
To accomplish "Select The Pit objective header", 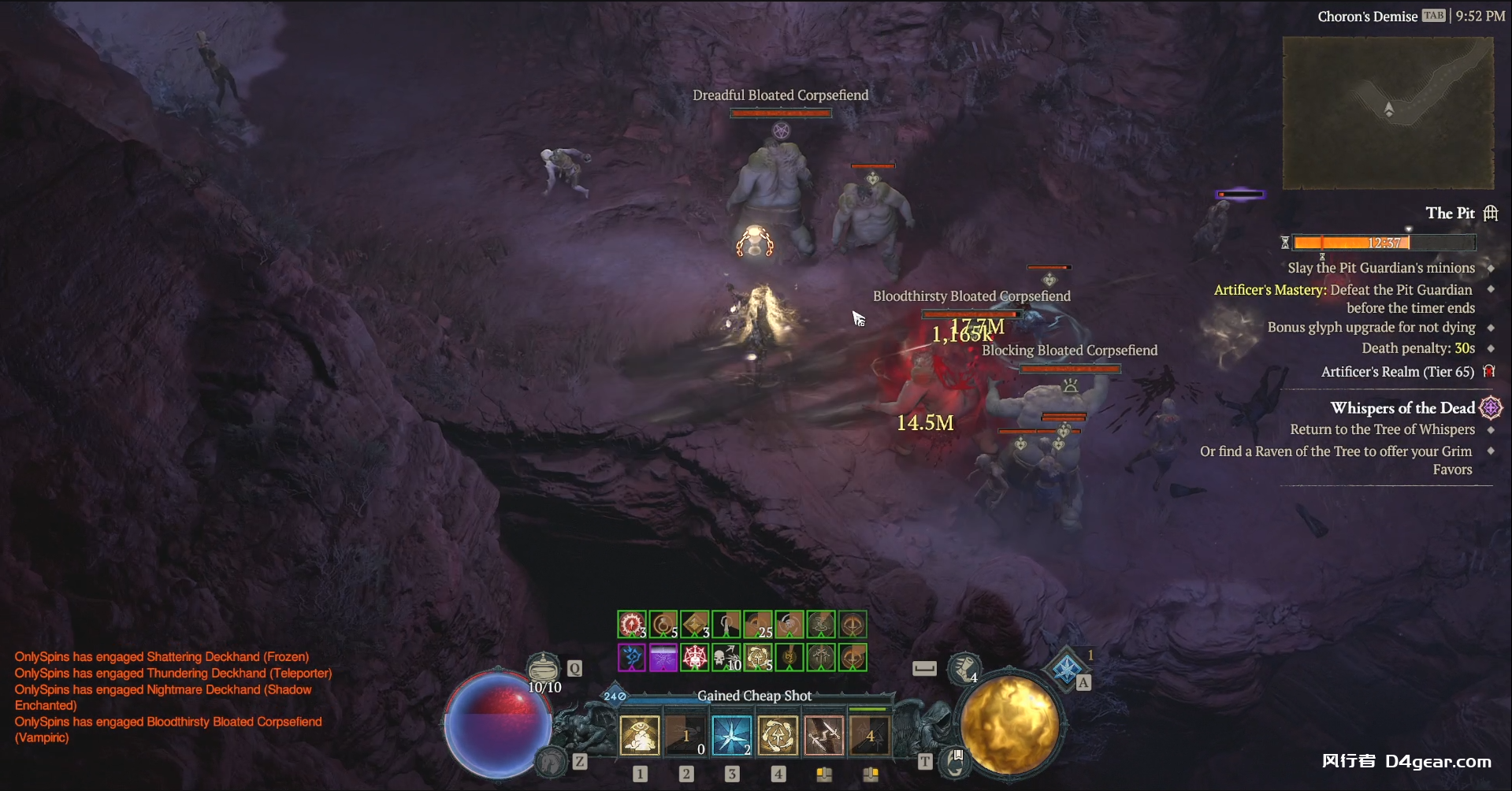I will click(1450, 214).
